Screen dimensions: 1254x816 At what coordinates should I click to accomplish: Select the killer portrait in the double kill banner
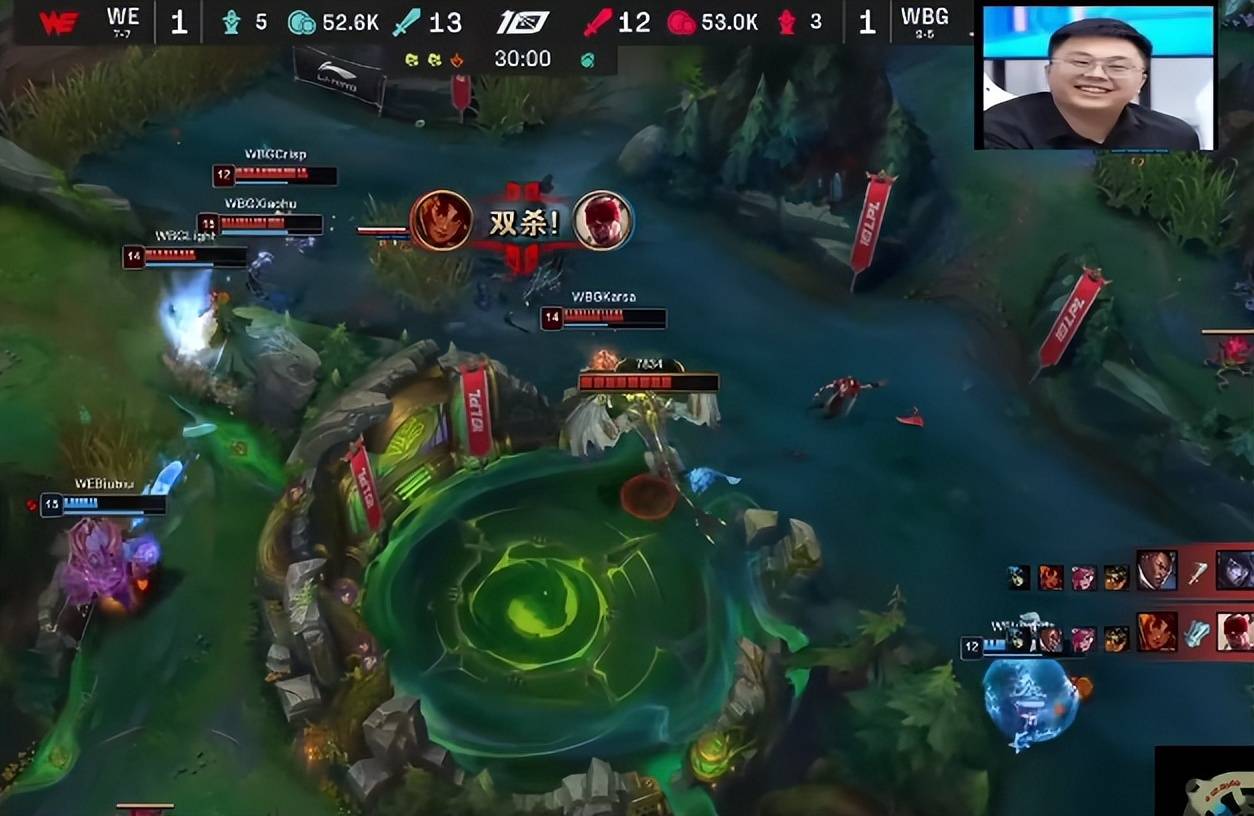pyautogui.click(x=441, y=221)
